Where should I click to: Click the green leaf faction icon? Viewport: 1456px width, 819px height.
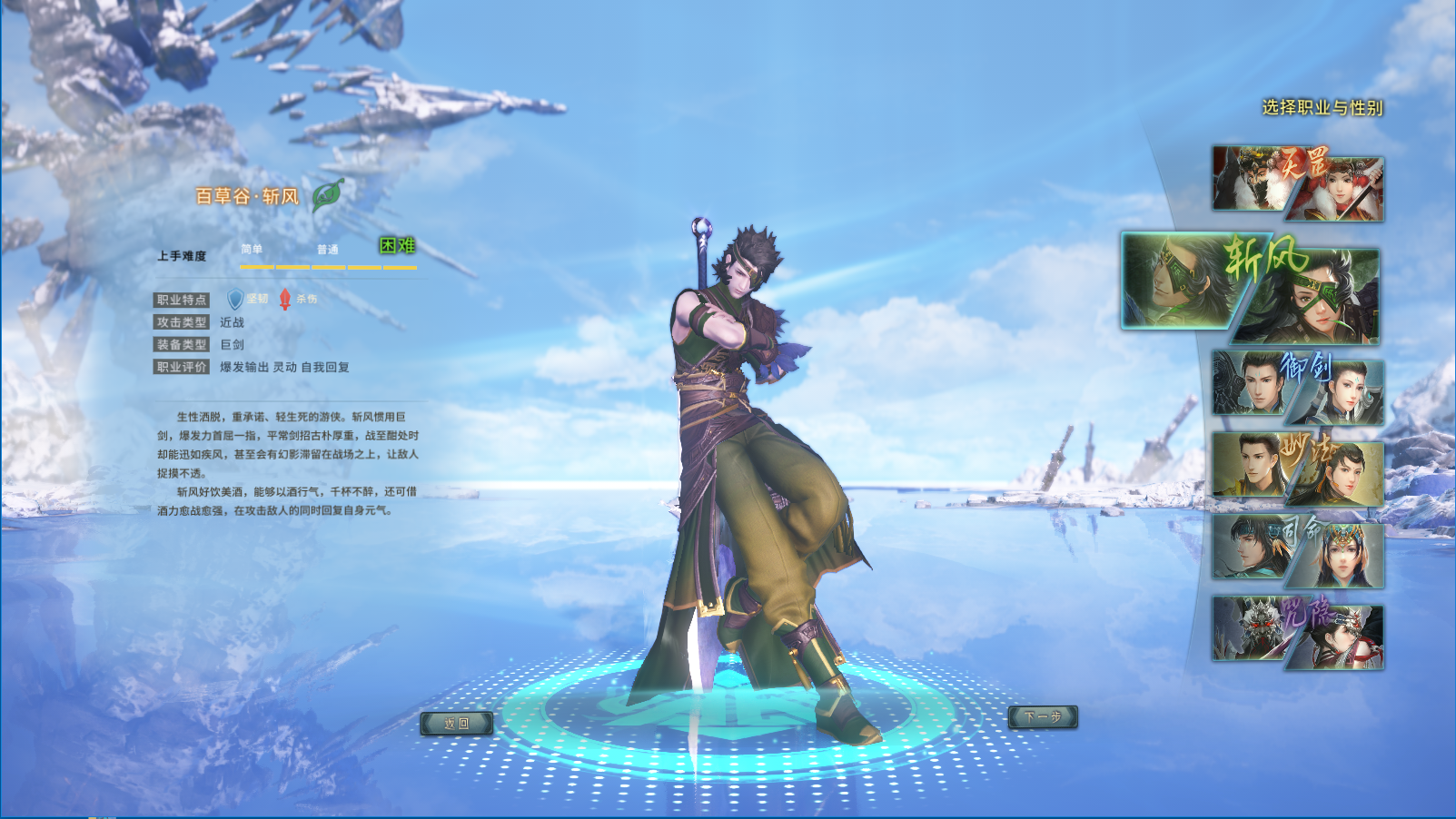click(327, 194)
